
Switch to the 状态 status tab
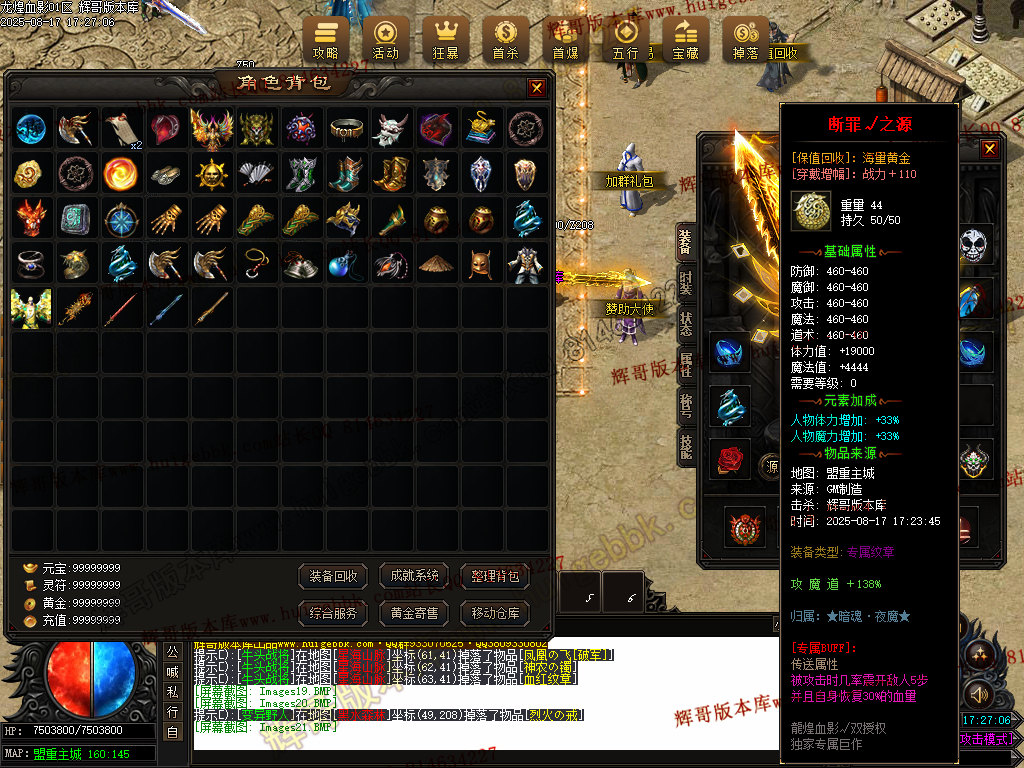tap(686, 324)
